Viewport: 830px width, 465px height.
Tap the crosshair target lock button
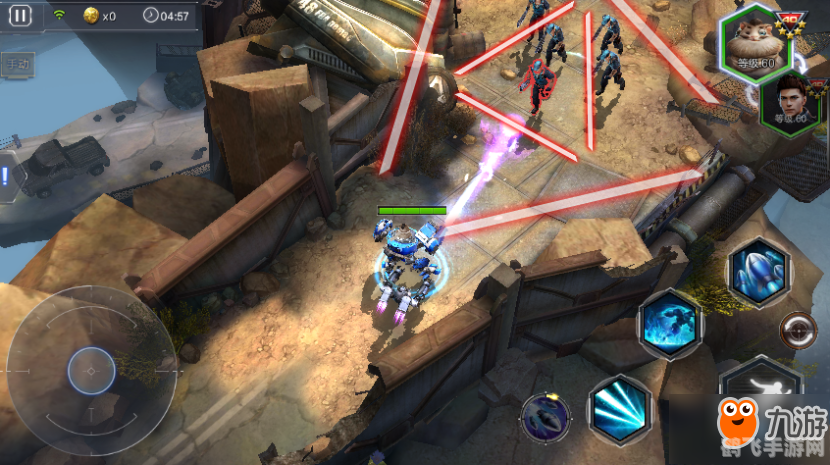pos(798,328)
